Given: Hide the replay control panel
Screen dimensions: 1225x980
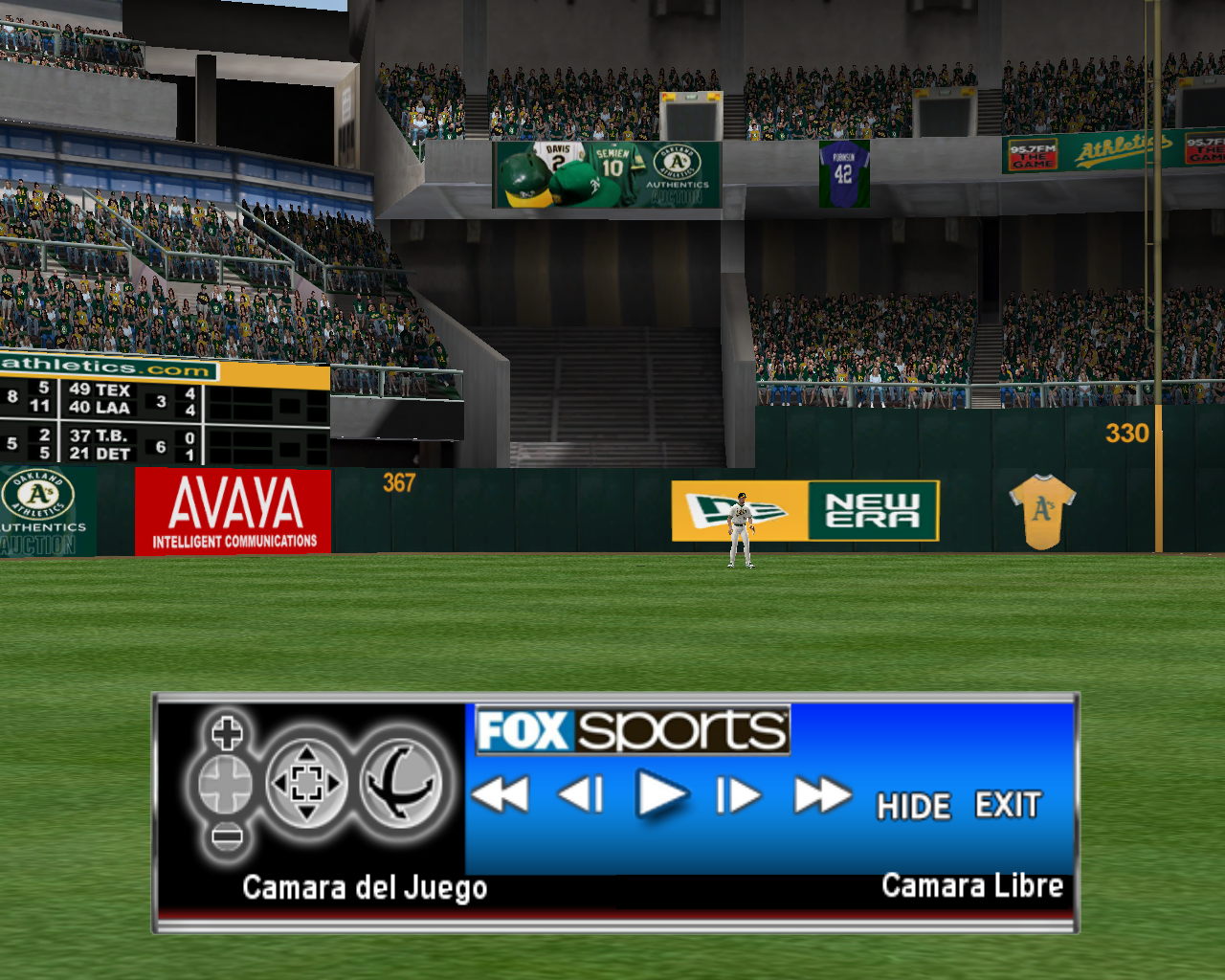Looking at the screenshot, I should 914,806.
